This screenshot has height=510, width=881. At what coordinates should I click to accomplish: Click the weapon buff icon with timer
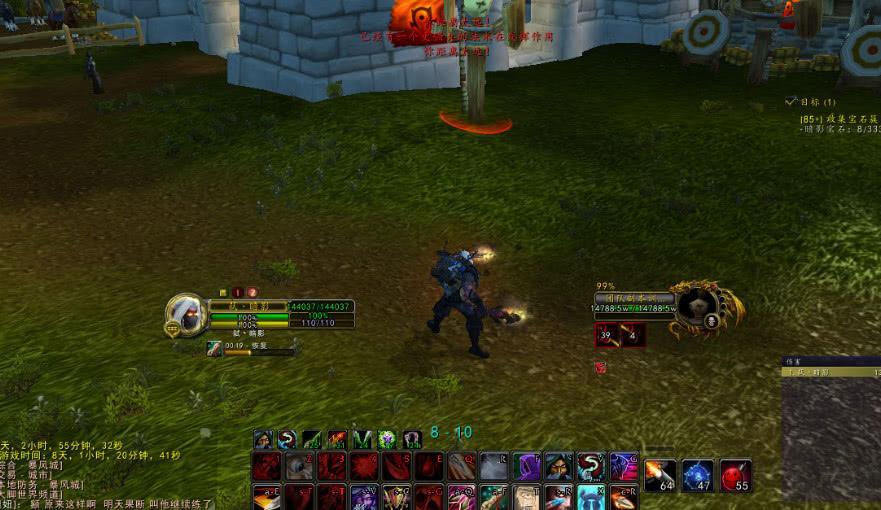(x=215, y=347)
